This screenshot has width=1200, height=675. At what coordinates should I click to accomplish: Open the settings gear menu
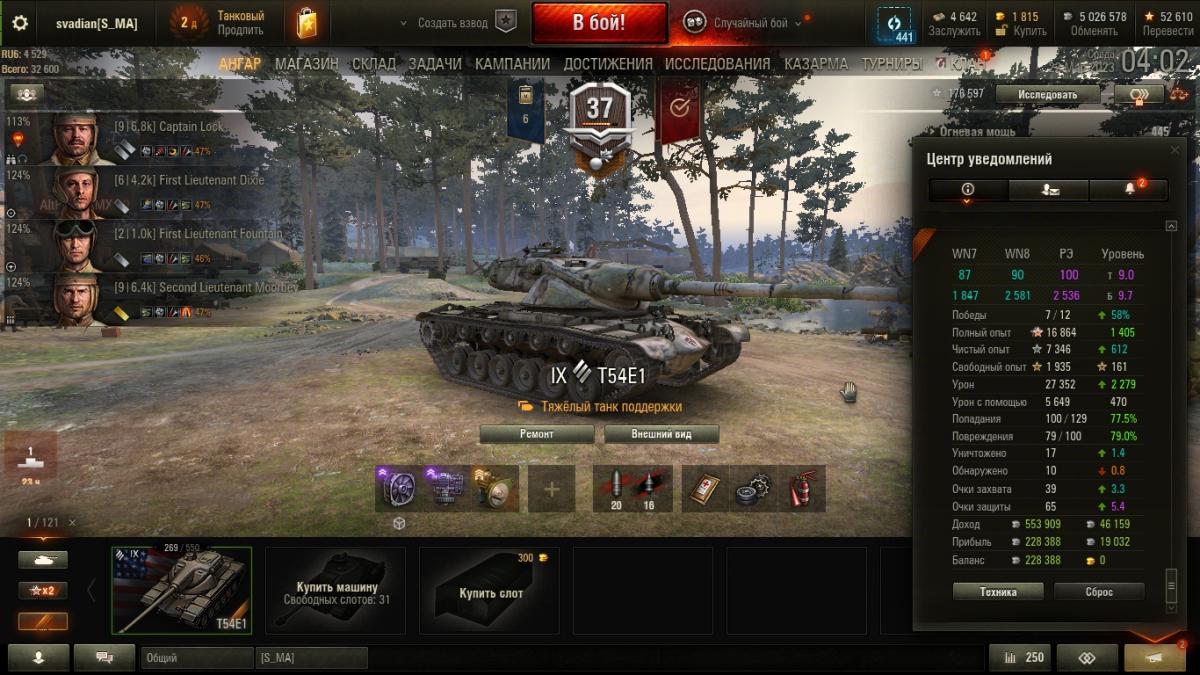20,23
